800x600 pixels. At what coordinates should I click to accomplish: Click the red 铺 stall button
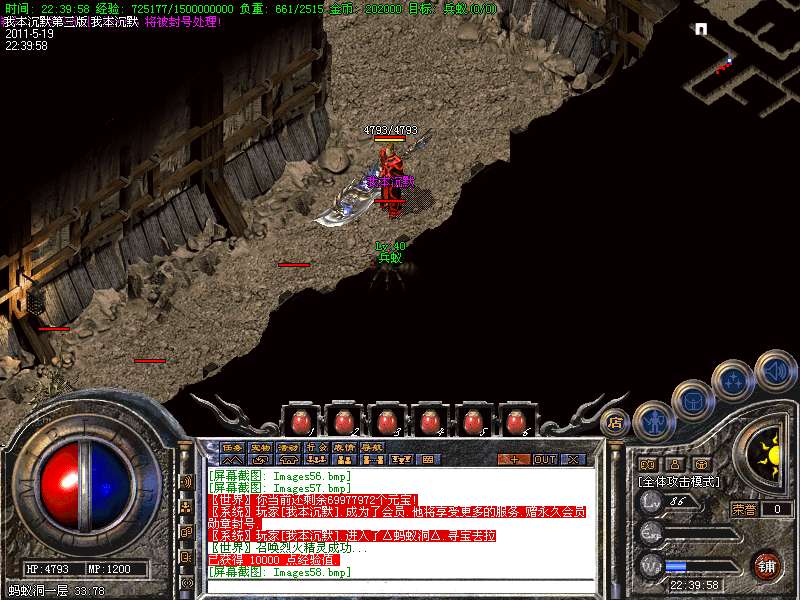766,565
